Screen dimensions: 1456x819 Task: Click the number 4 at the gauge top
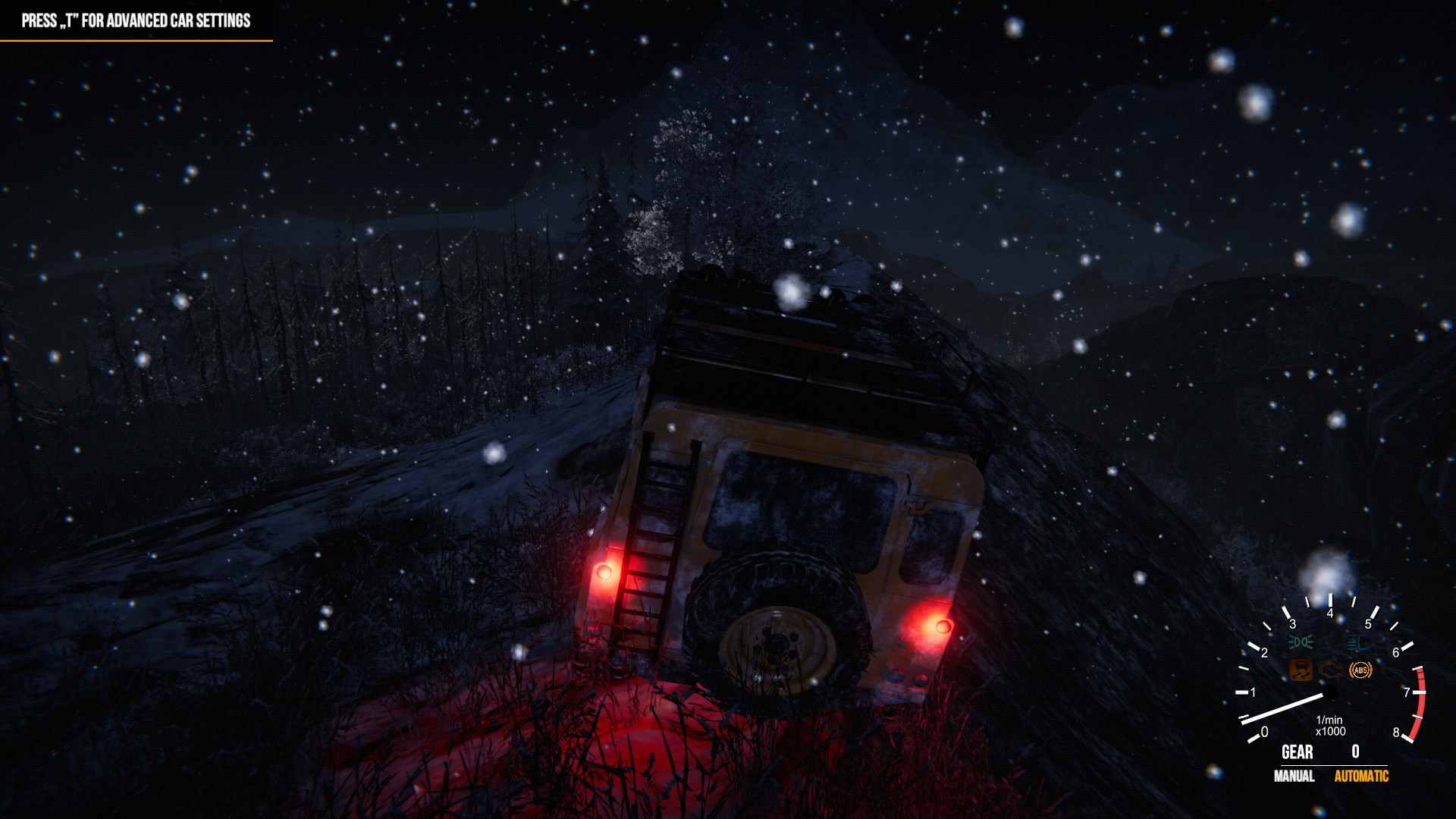[x=1330, y=613]
